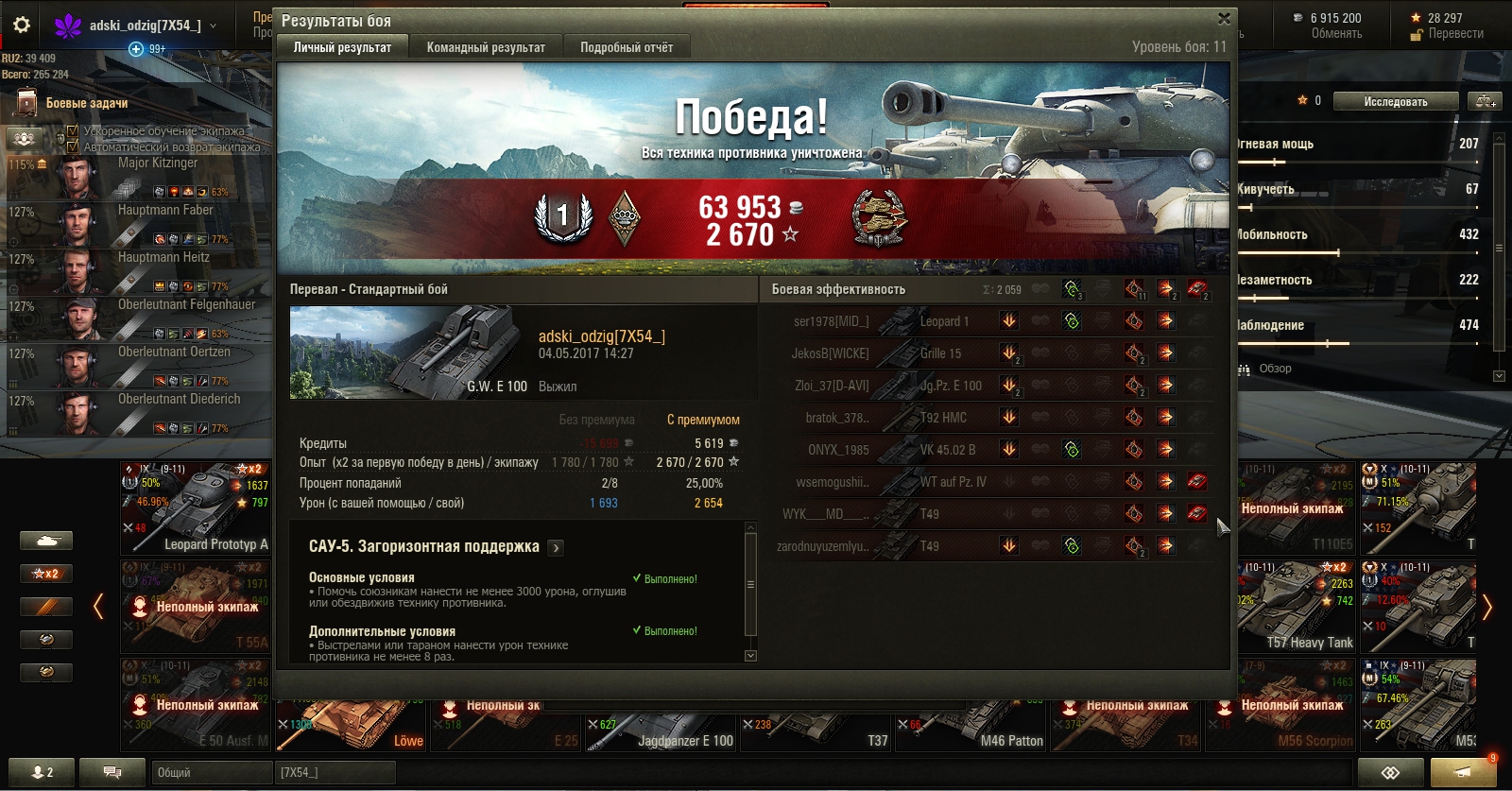Switch to Командный результат tab
Image resolution: width=1512 pixels, height=791 pixels.
486,47
